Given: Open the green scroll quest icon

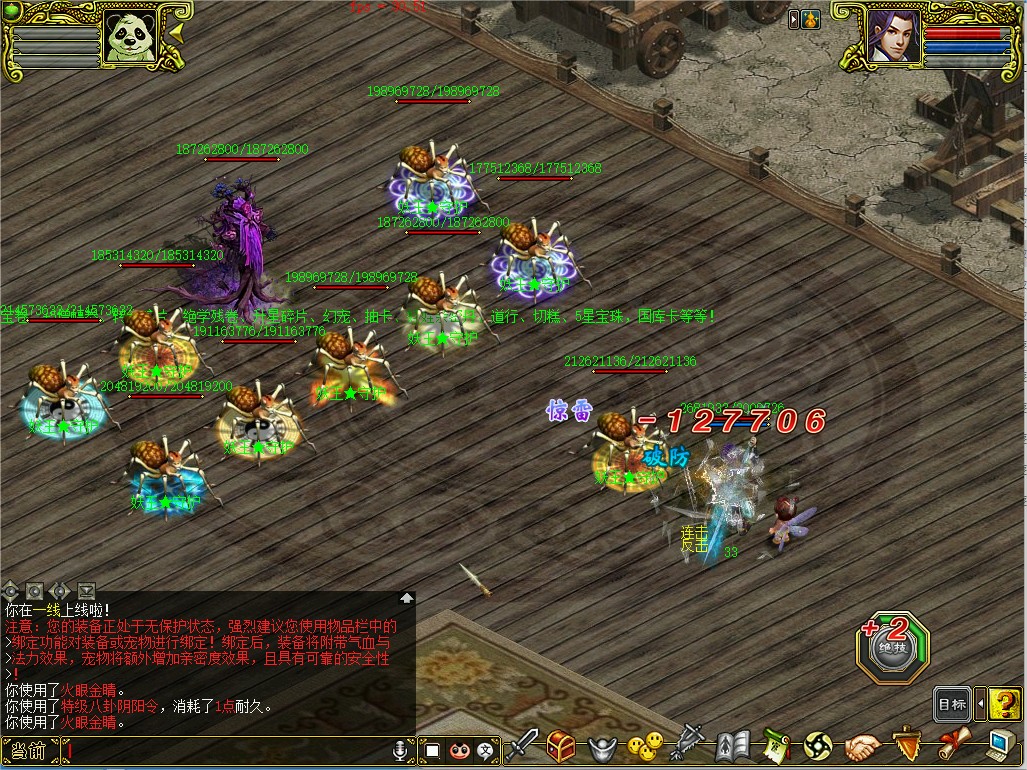Looking at the screenshot, I should (x=775, y=746).
